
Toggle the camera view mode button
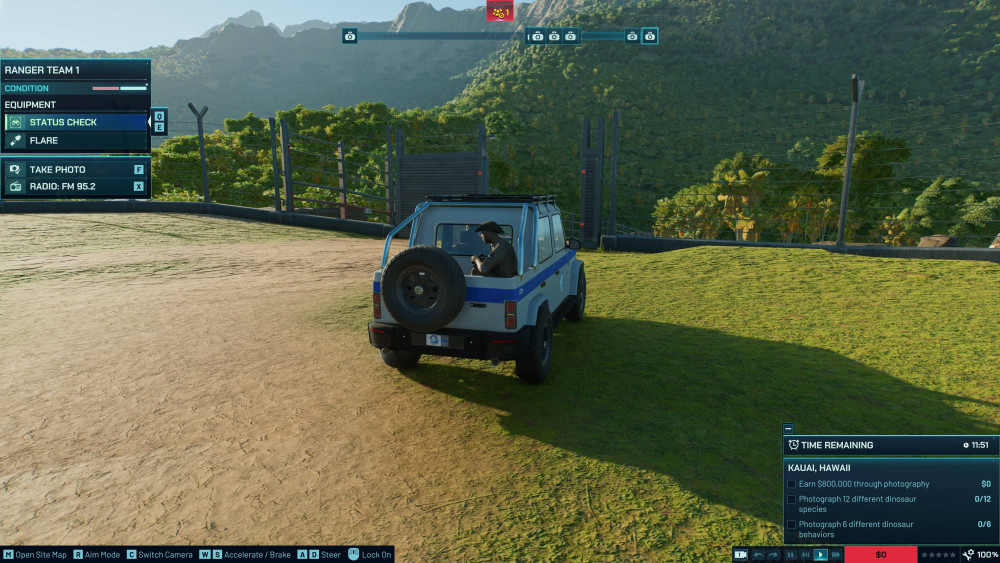[741, 554]
